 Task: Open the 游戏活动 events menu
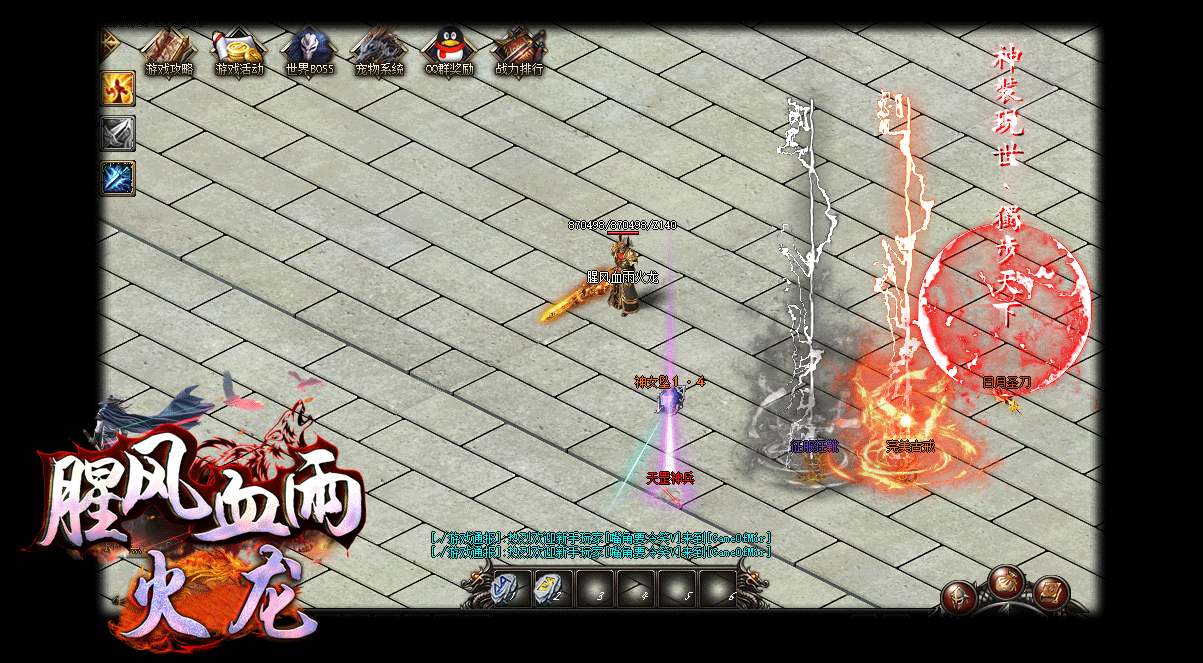[239, 52]
